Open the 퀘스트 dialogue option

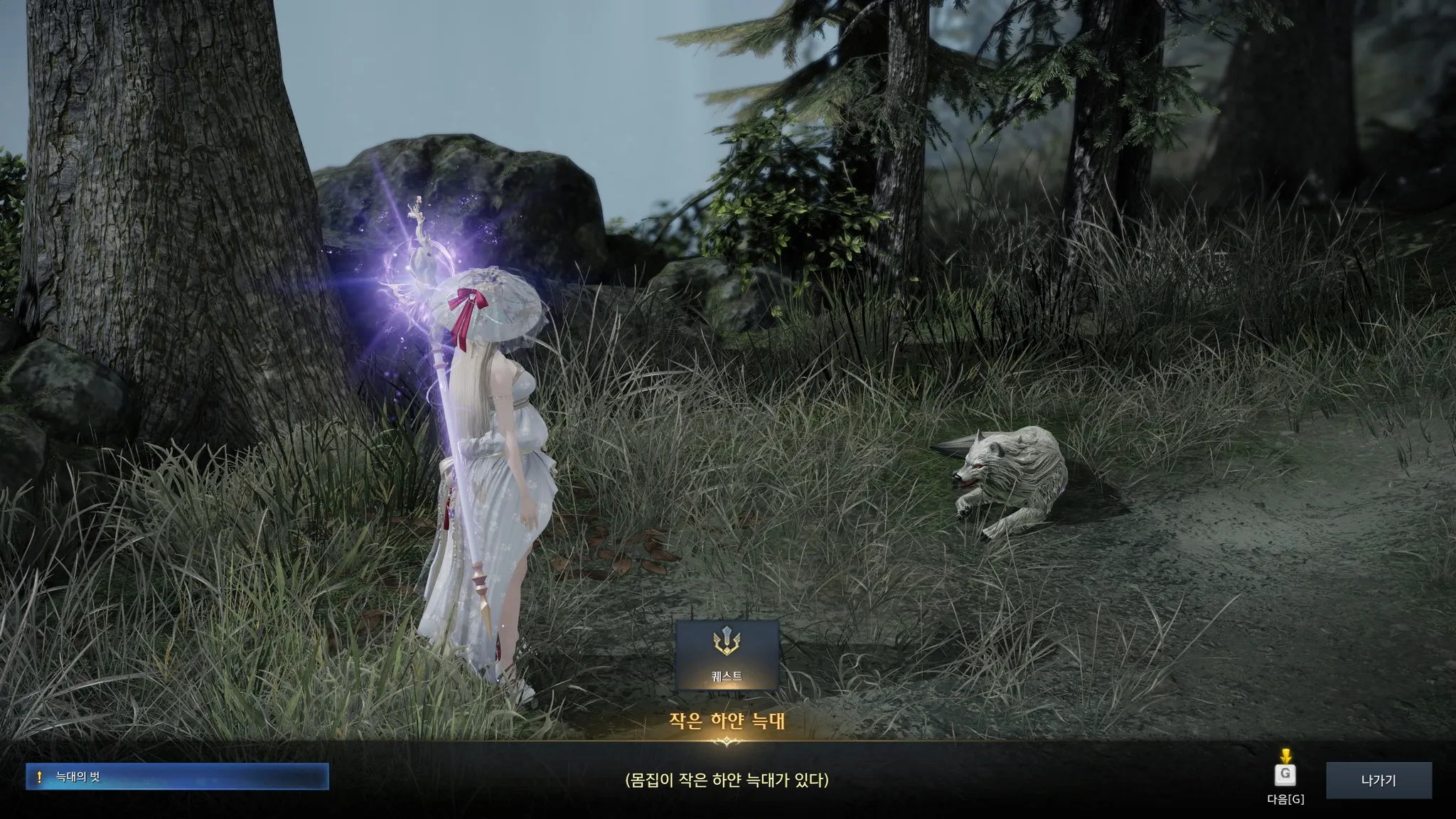727,655
